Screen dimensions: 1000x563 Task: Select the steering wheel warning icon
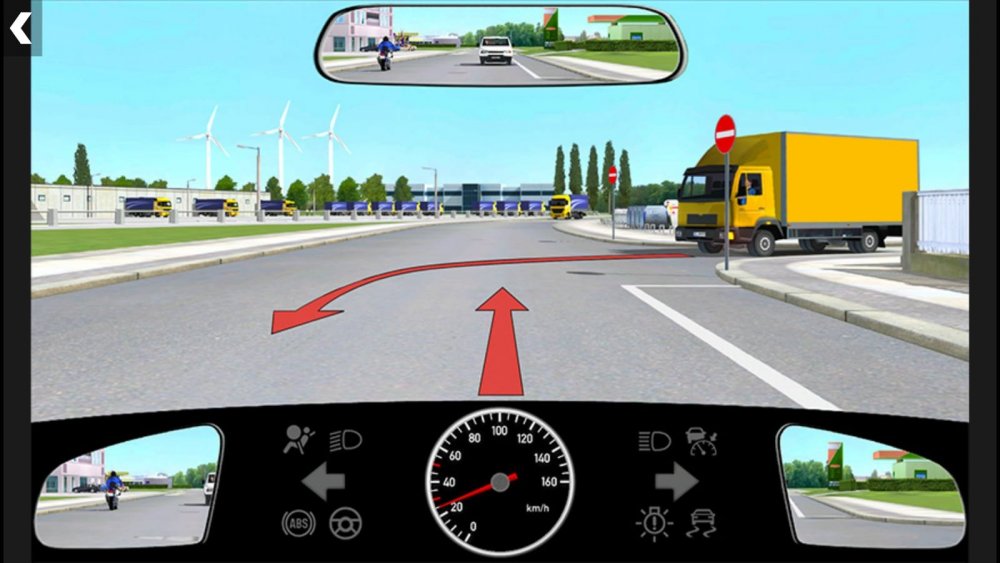(x=346, y=523)
